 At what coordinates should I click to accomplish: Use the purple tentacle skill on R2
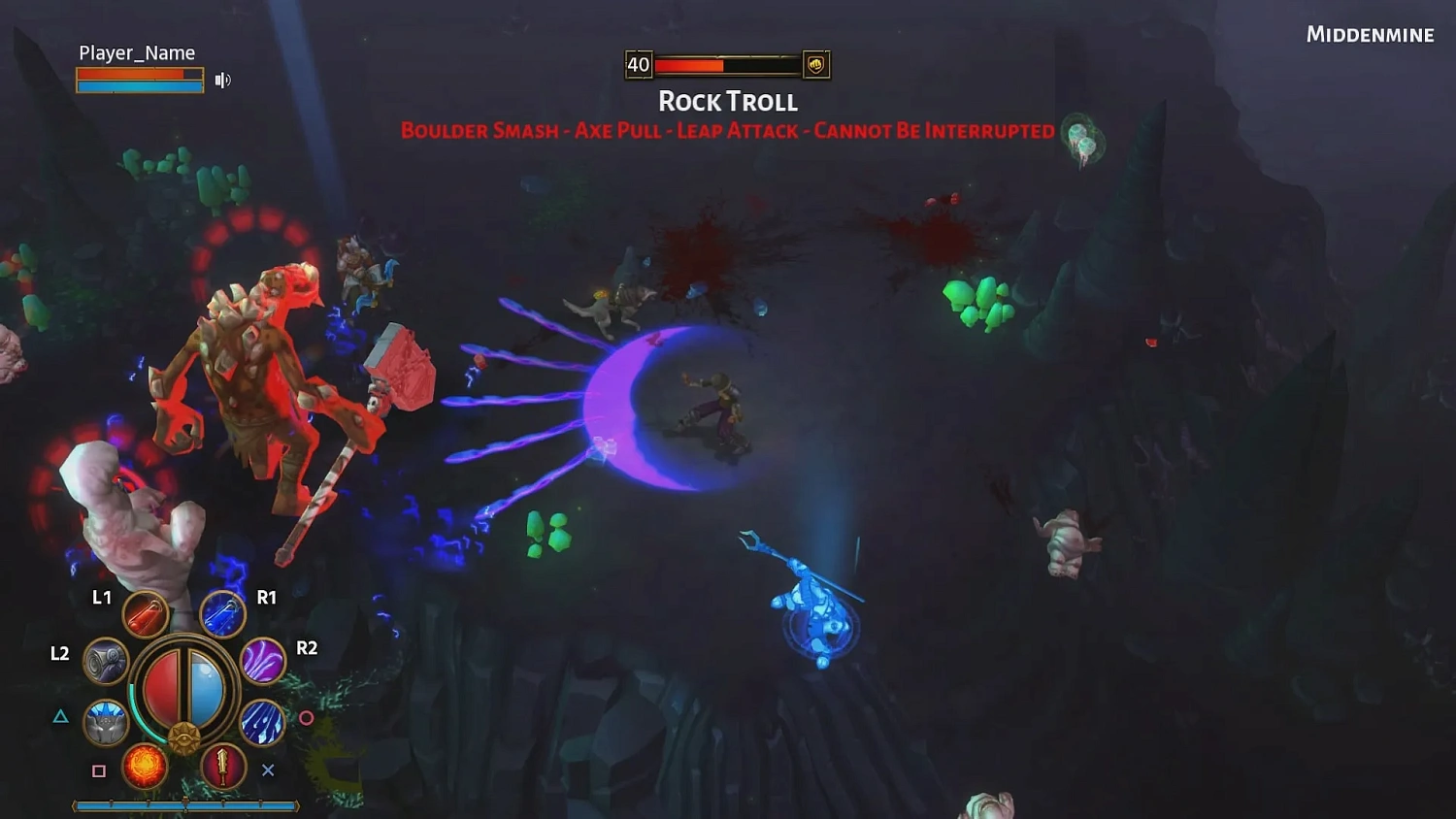(264, 662)
